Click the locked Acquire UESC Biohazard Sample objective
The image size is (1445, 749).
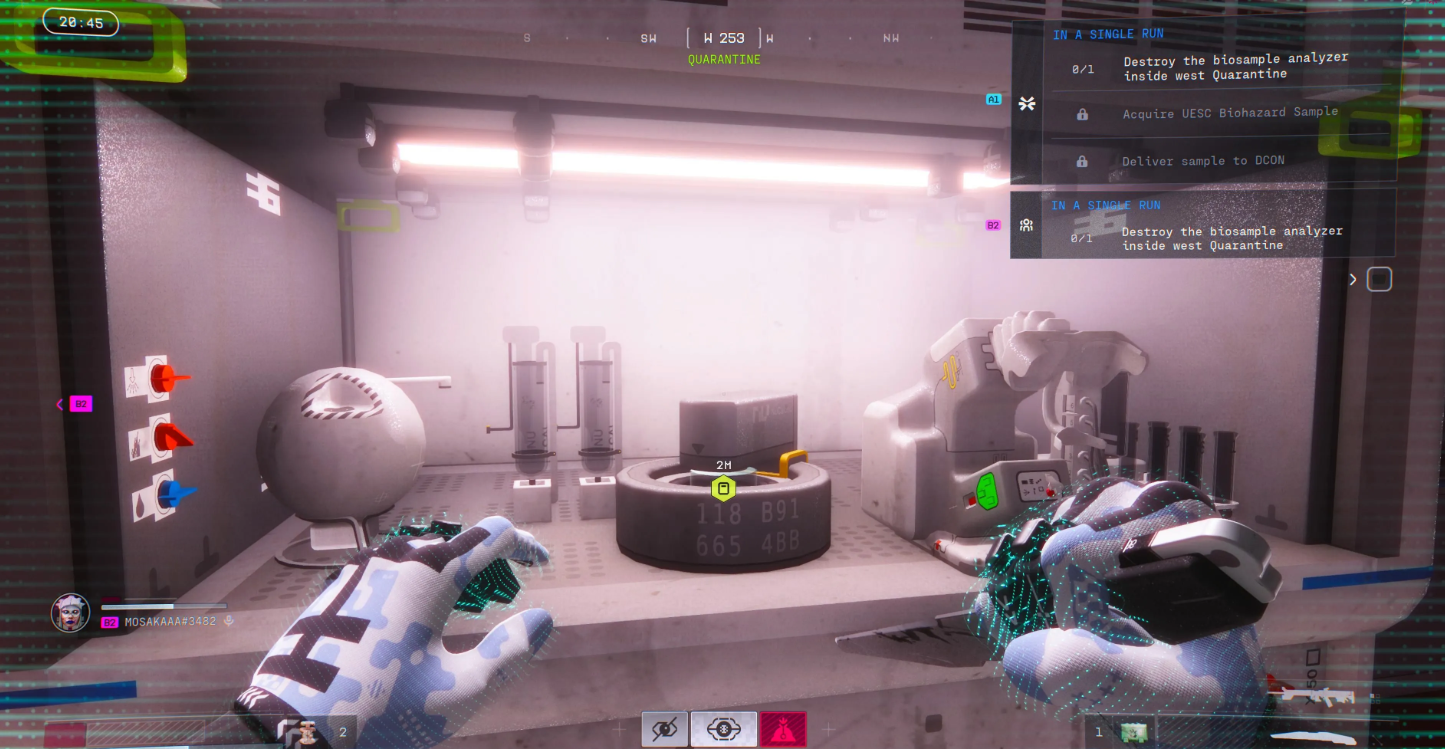point(1229,113)
